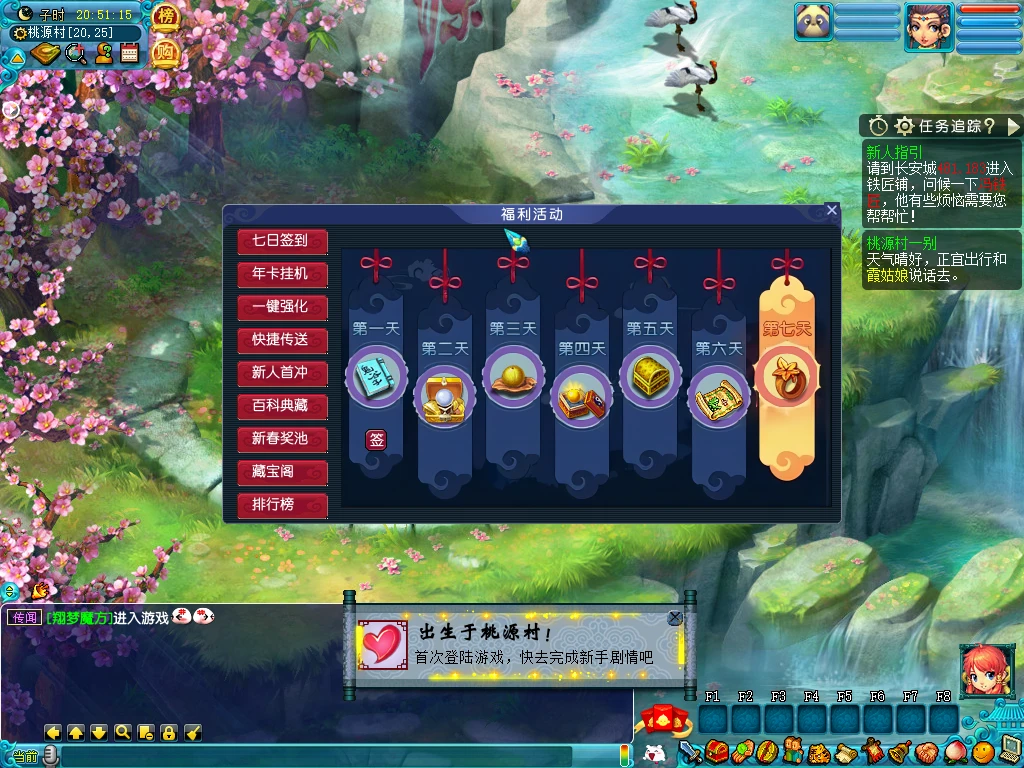Image resolution: width=1024 pixels, height=768 pixels.
Task: Select the 一键强化 tab
Action: [x=282, y=307]
